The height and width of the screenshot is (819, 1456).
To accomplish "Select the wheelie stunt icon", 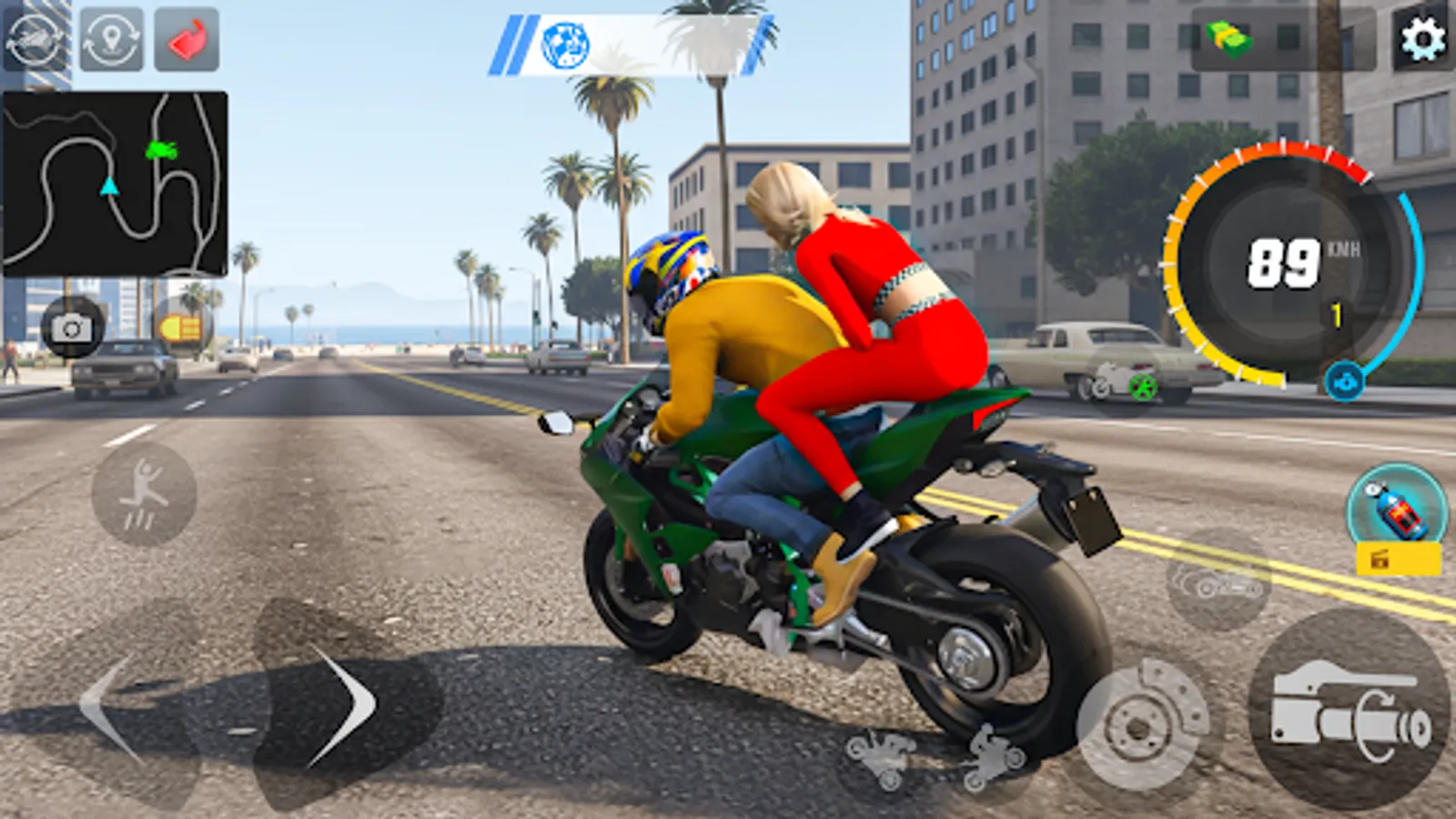I will 992,751.
